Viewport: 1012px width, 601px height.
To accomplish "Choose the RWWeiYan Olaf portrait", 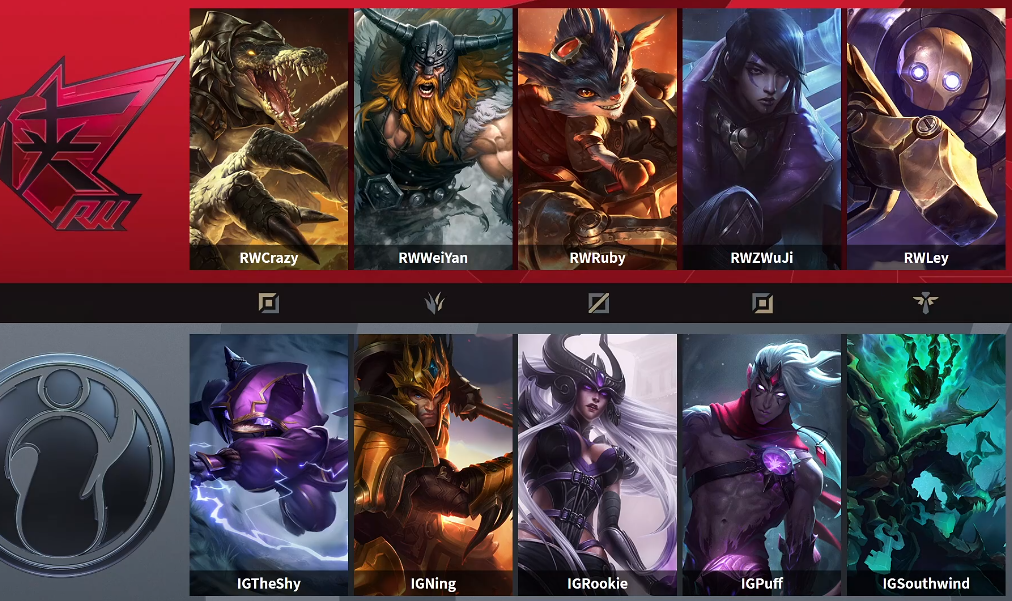I will tap(433, 140).
